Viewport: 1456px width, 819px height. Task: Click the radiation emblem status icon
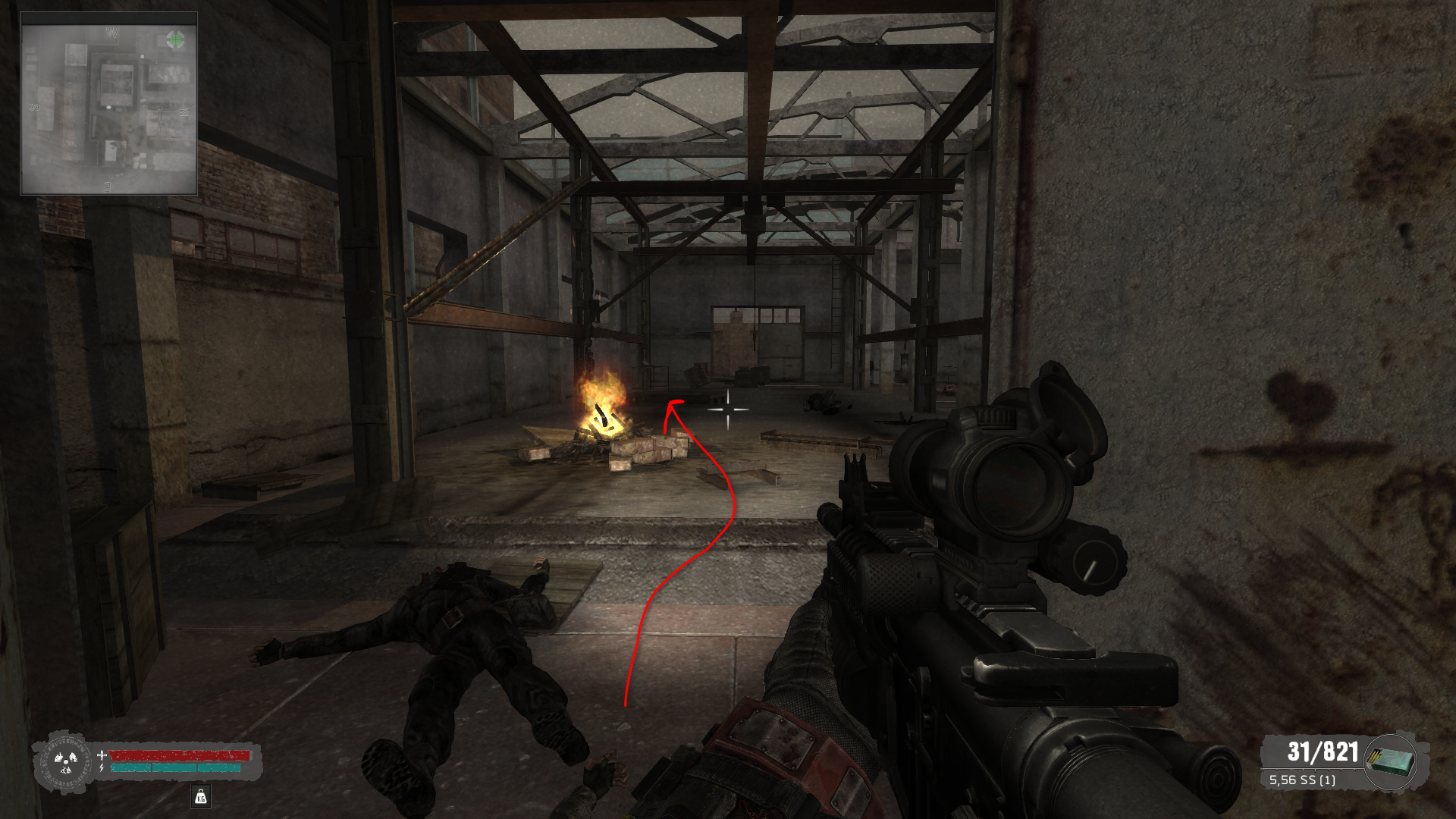click(66, 761)
